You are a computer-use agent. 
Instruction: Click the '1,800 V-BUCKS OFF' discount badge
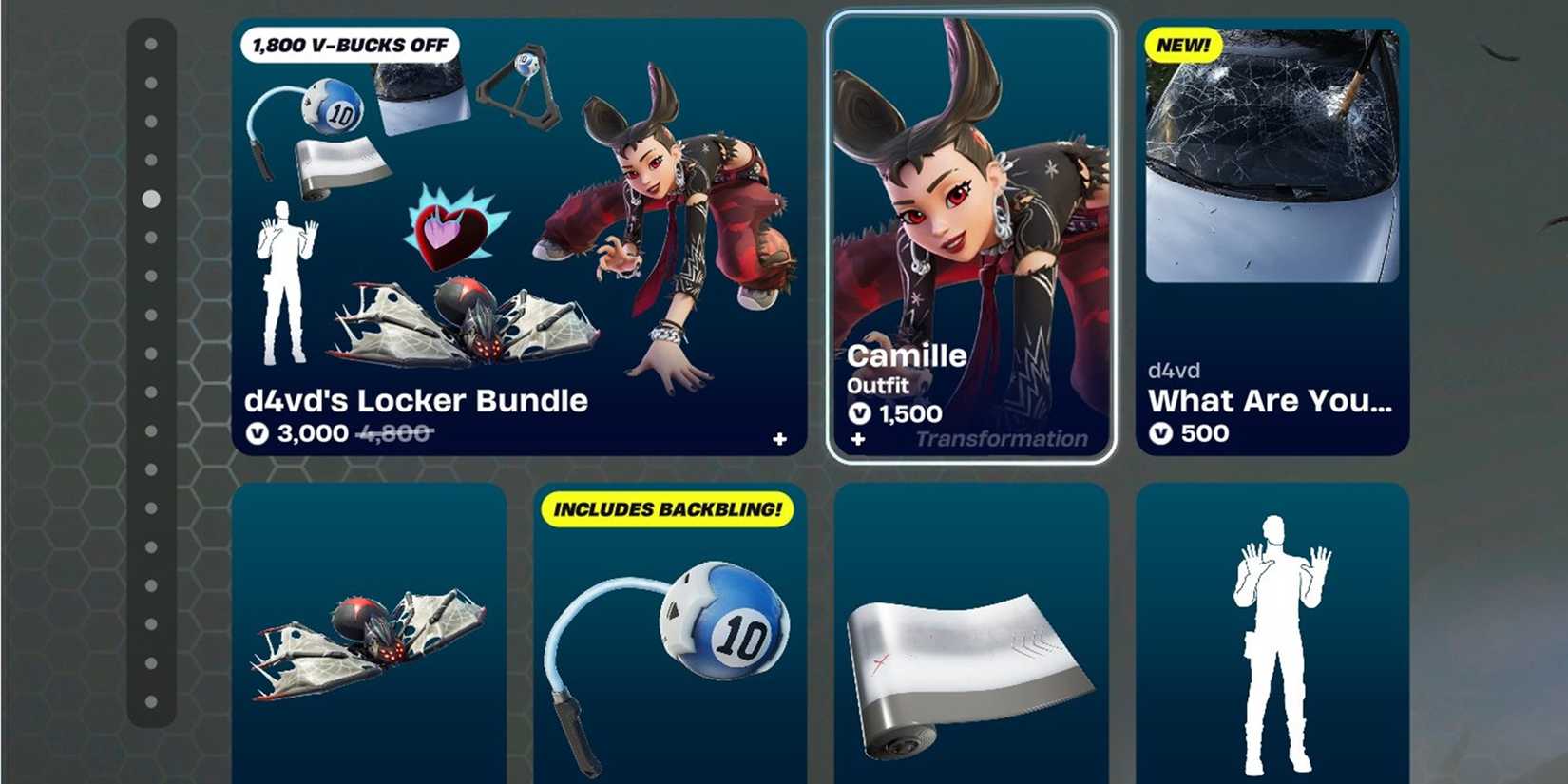click(351, 44)
